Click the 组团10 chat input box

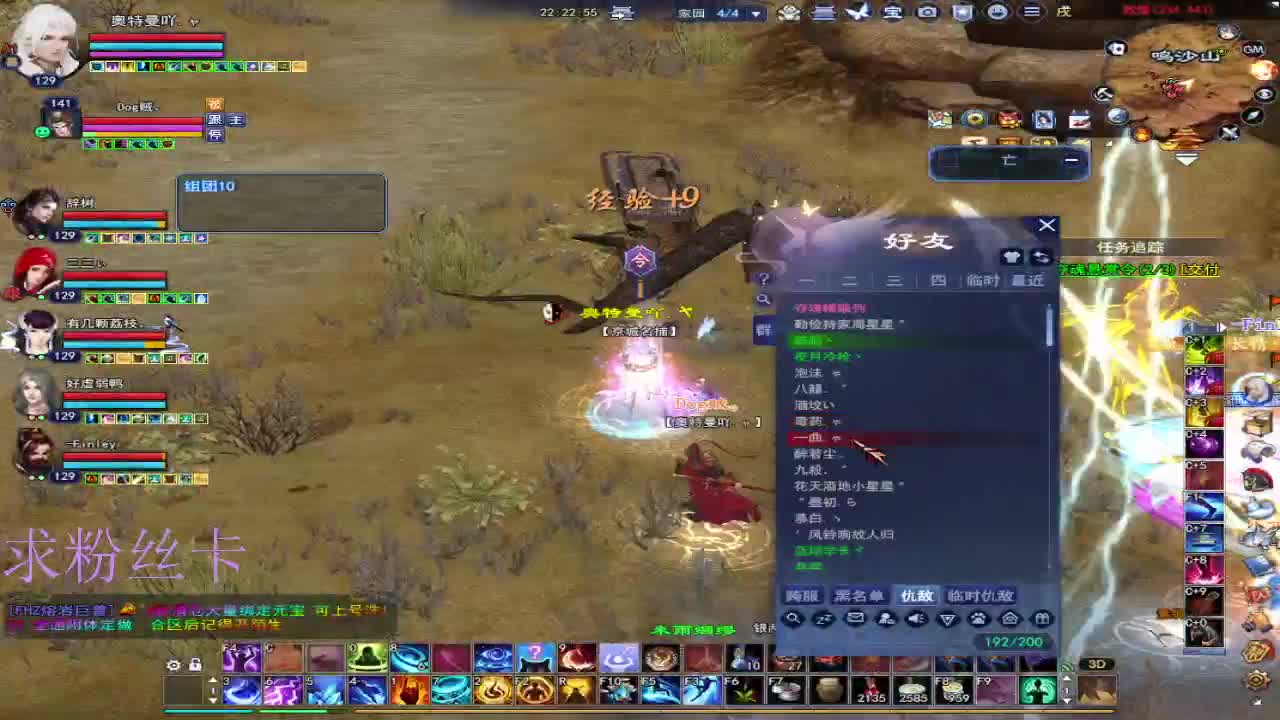point(280,202)
